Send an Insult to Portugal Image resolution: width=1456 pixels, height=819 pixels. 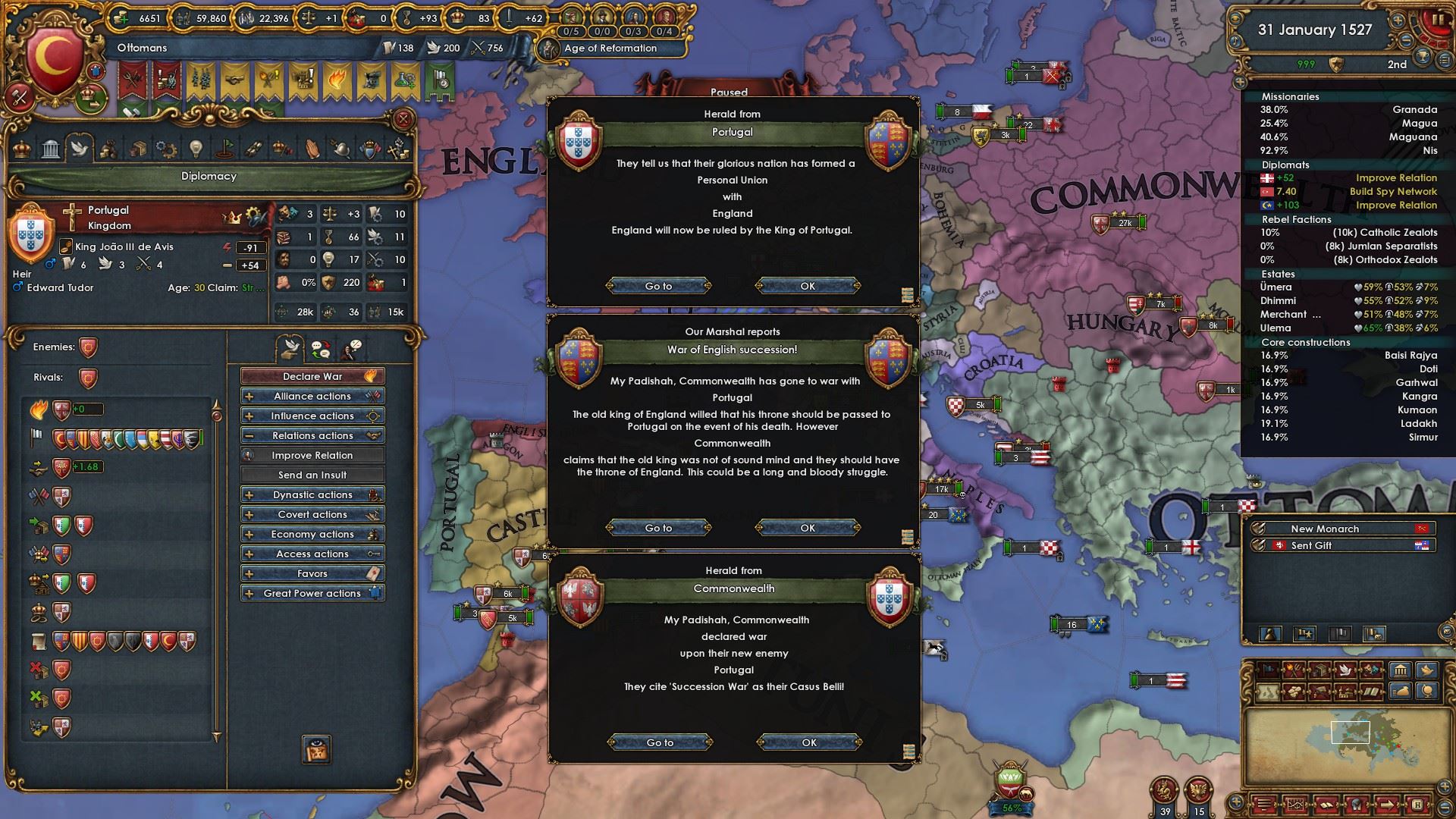click(x=312, y=475)
